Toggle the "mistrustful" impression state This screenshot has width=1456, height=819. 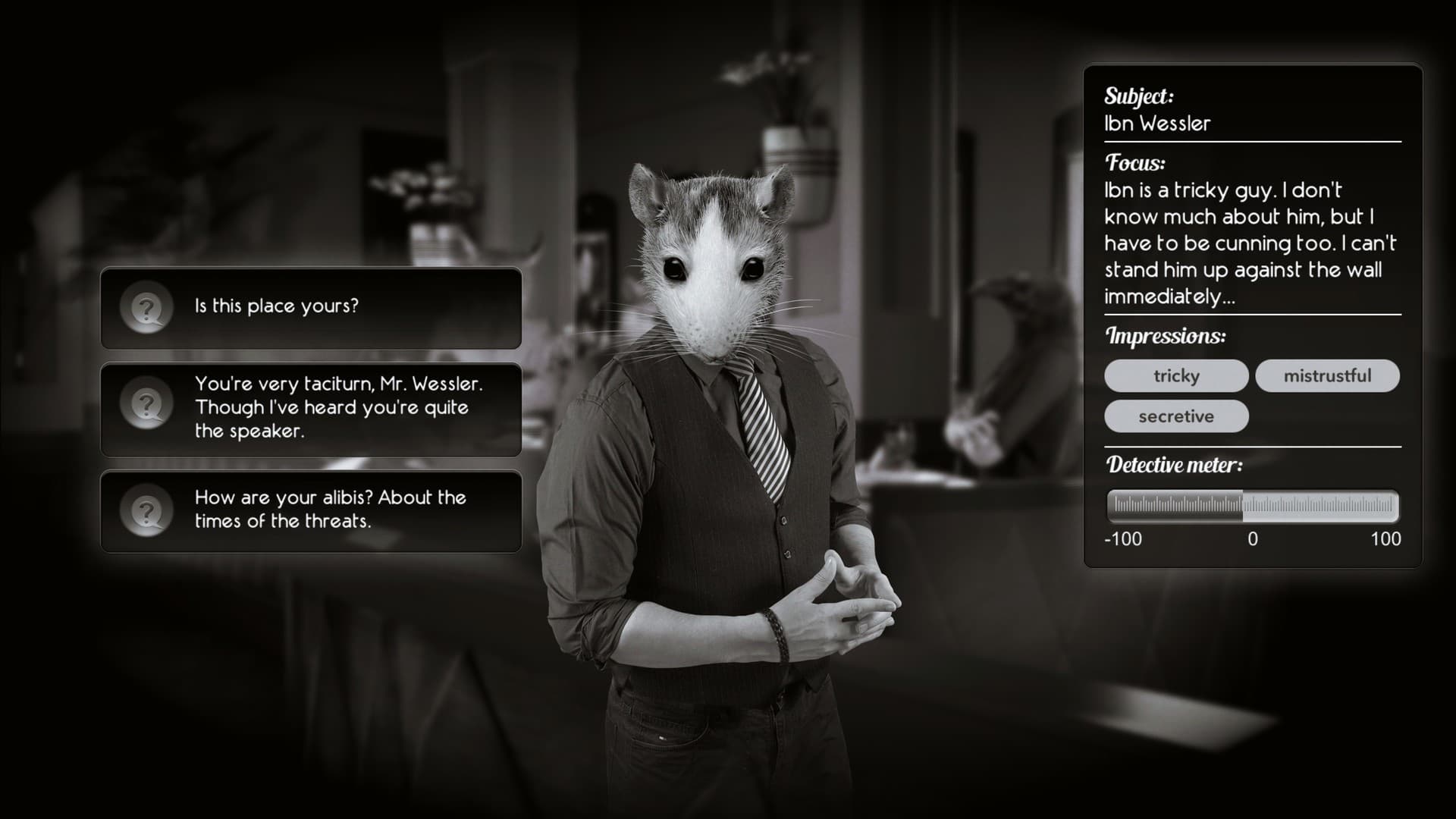click(1328, 375)
